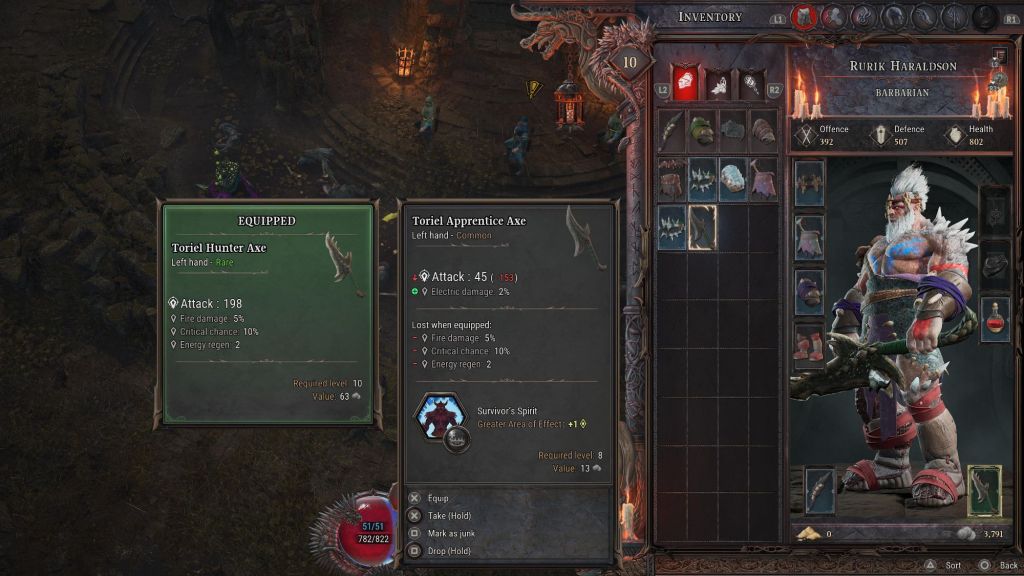Select the equipped red boots slot
The width and height of the screenshot is (1024, 576).
click(x=809, y=346)
